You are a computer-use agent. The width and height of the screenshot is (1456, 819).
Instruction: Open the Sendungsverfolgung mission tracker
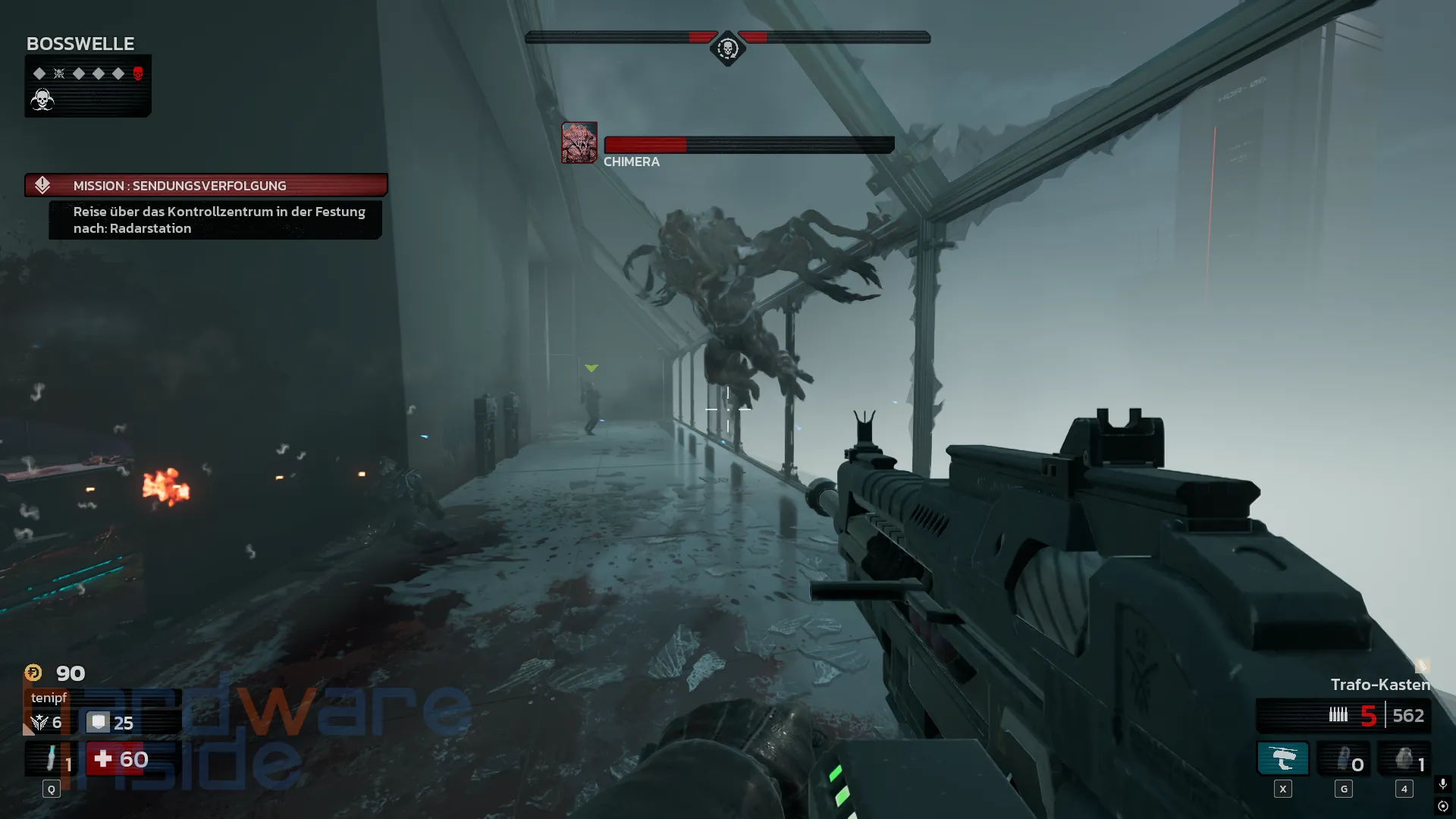(x=206, y=186)
